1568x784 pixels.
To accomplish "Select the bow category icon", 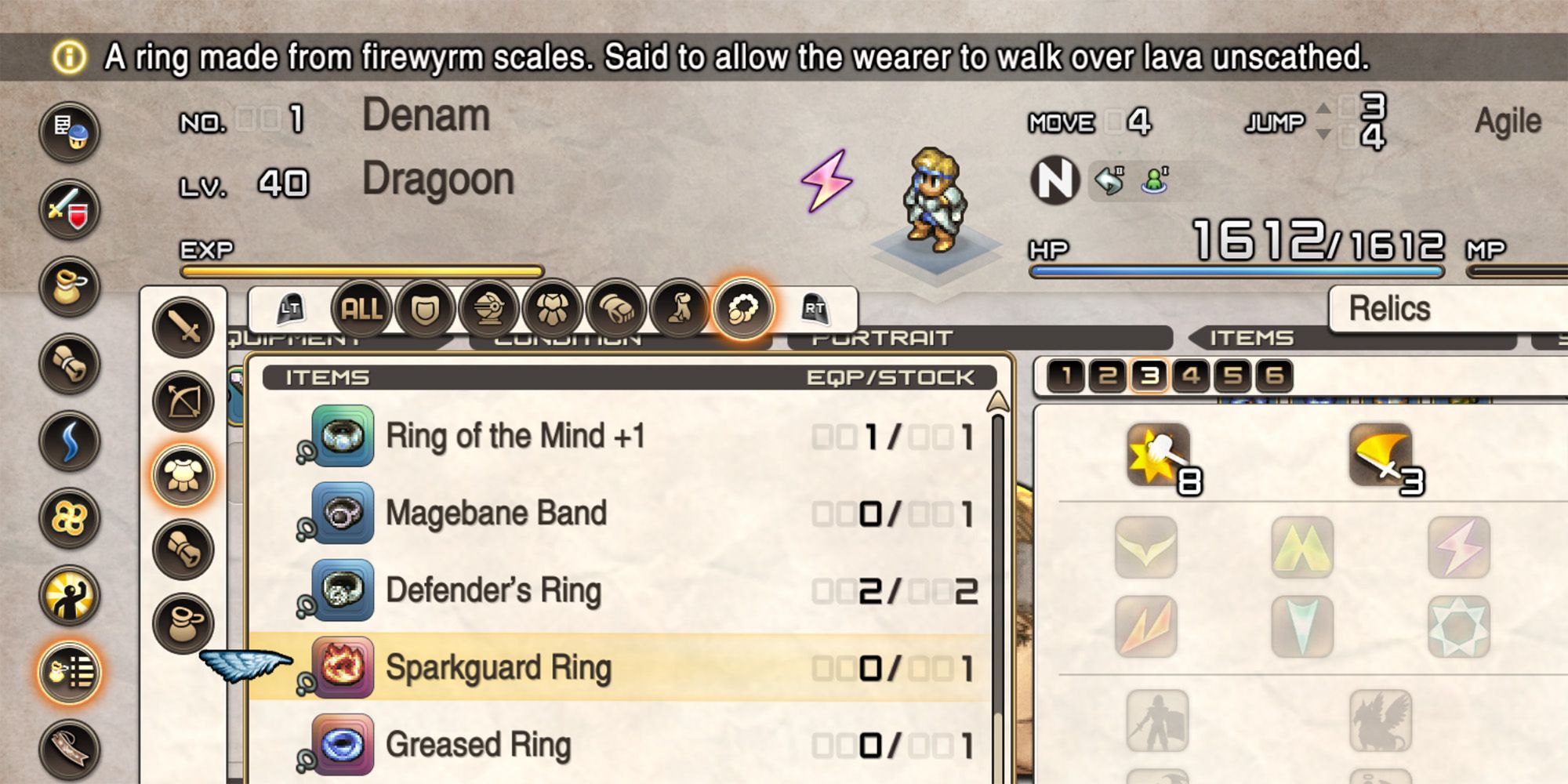I will pyautogui.click(x=183, y=400).
